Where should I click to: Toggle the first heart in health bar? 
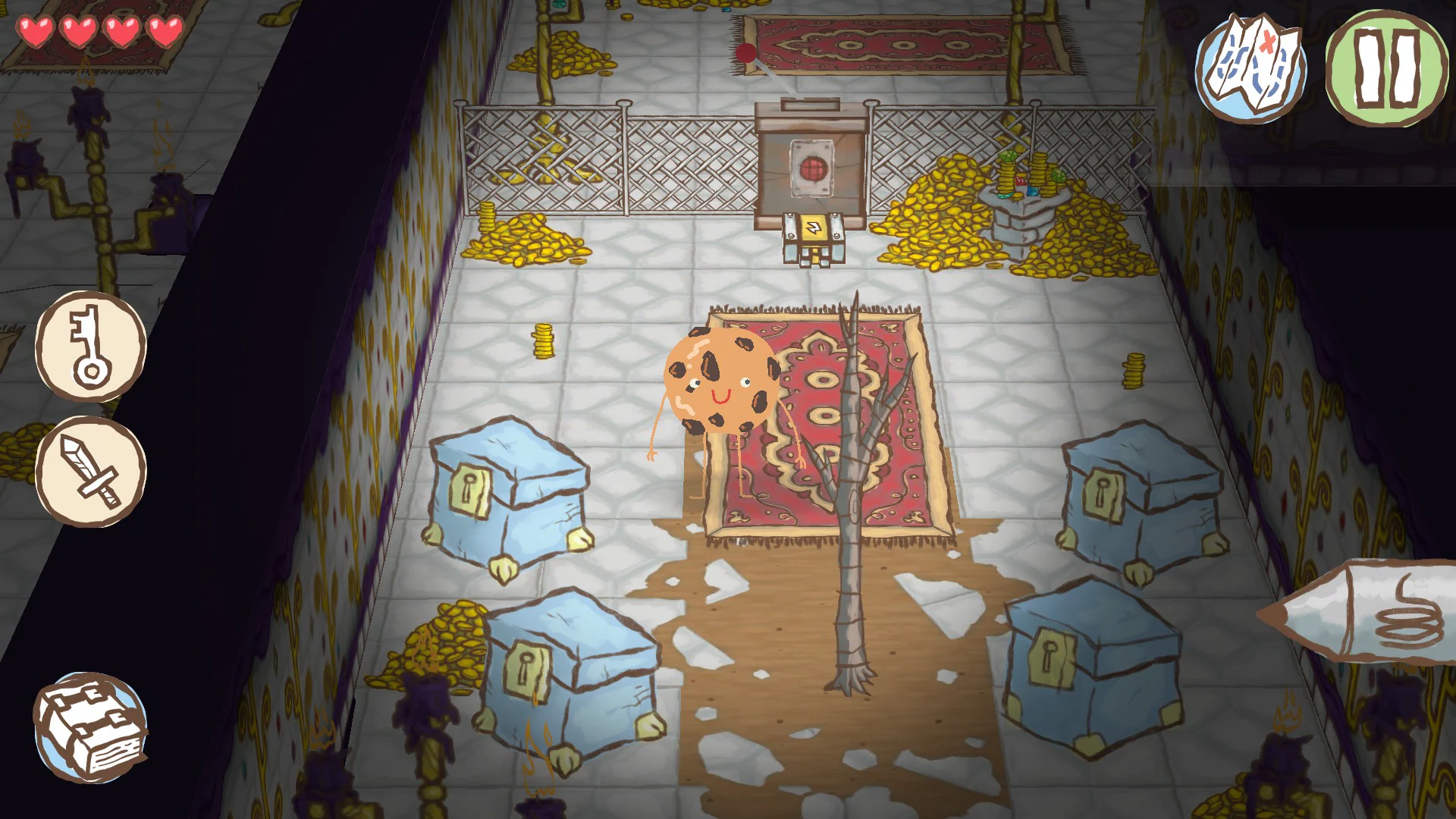[34, 32]
